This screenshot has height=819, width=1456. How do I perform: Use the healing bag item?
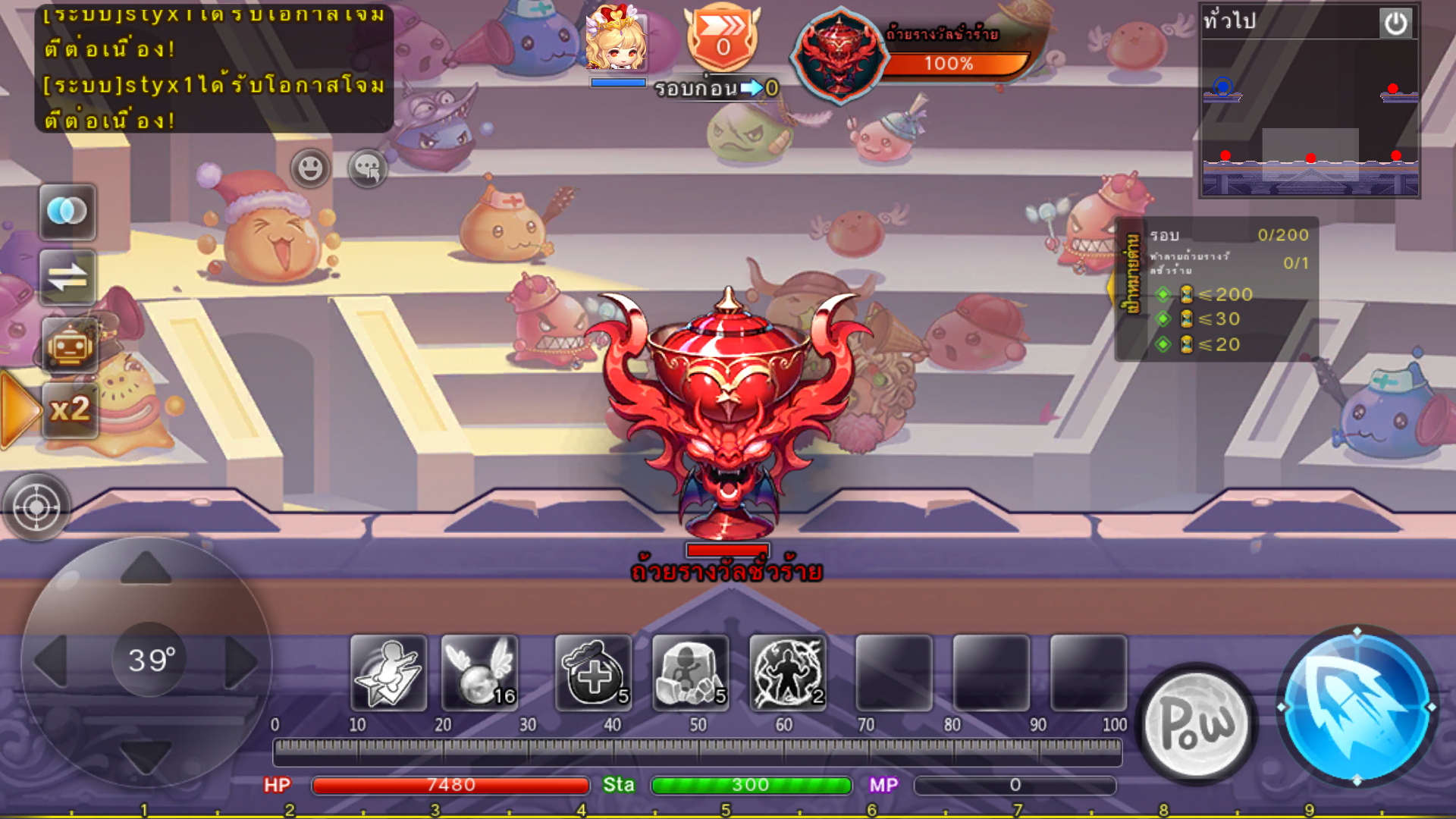pos(593,673)
